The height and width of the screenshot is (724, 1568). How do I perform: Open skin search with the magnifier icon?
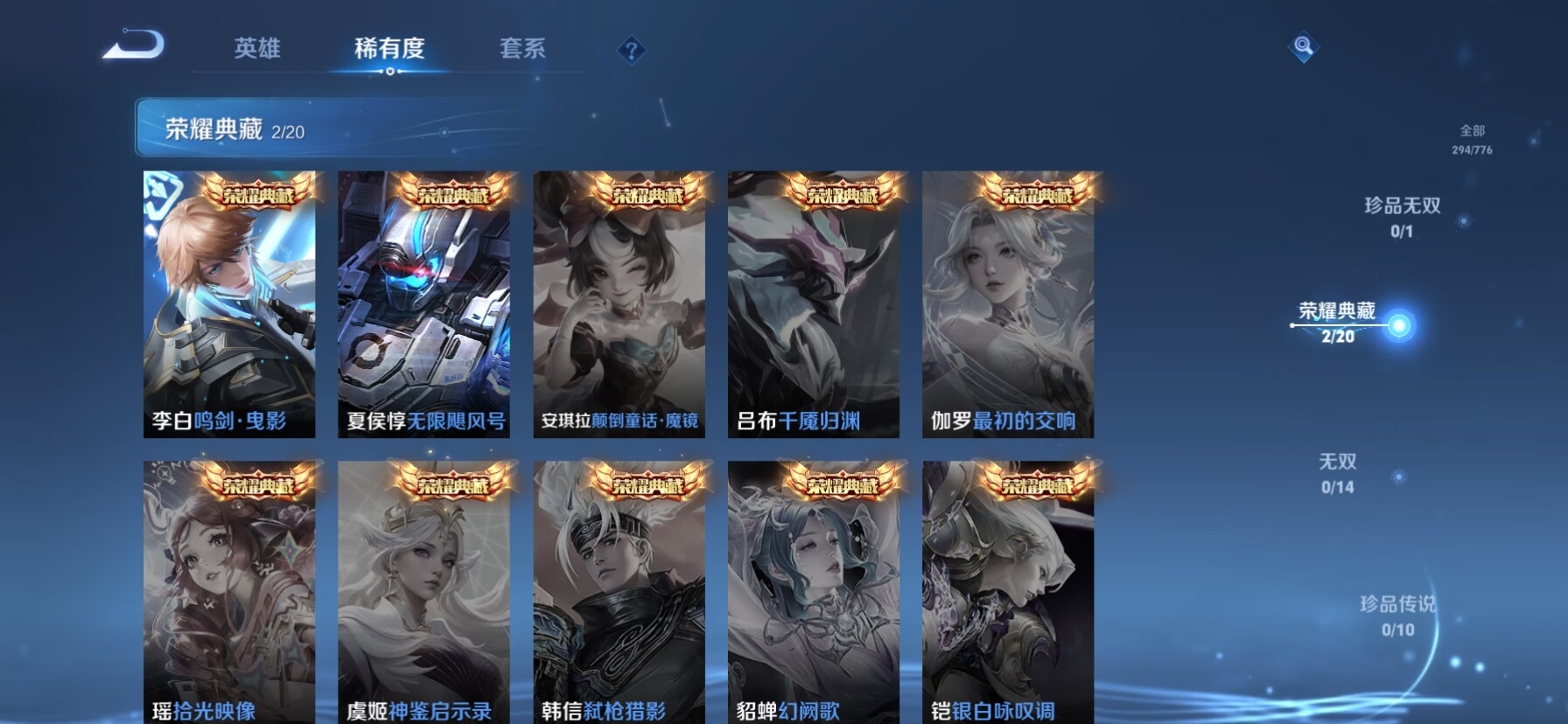pyautogui.click(x=1303, y=46)
